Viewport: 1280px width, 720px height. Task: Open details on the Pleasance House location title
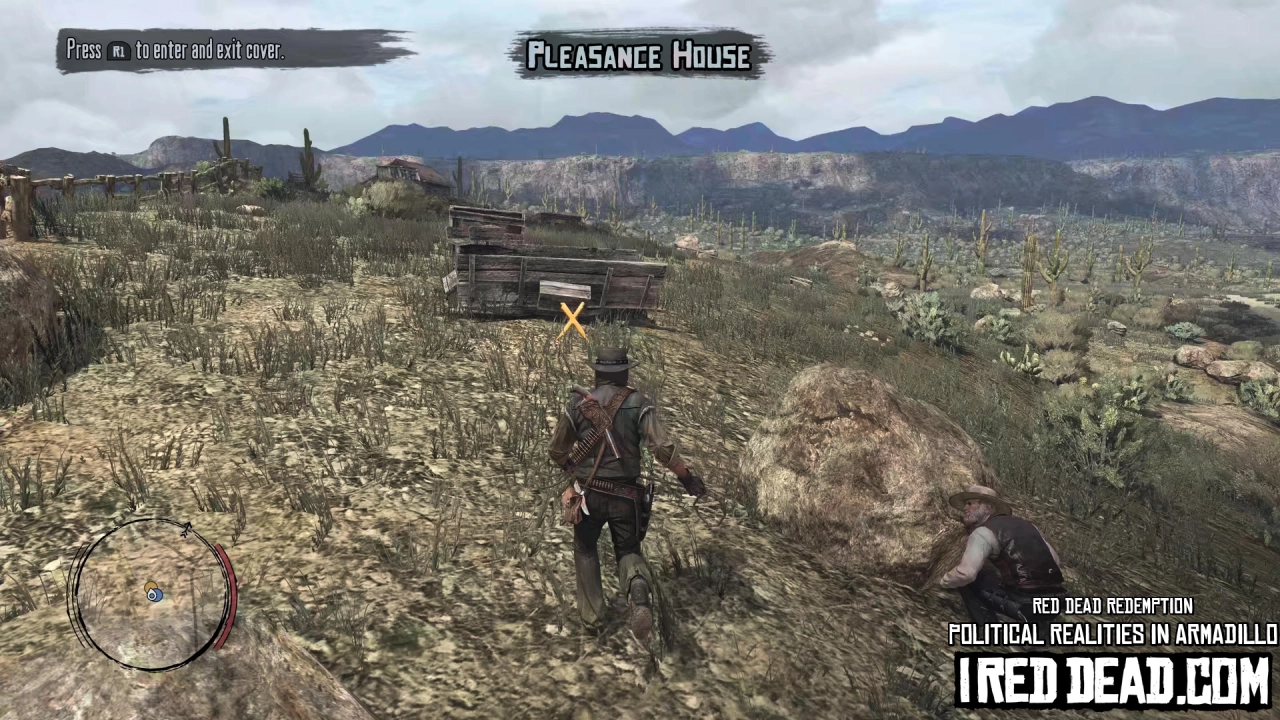pyautogui.click(x=640, y=56)
